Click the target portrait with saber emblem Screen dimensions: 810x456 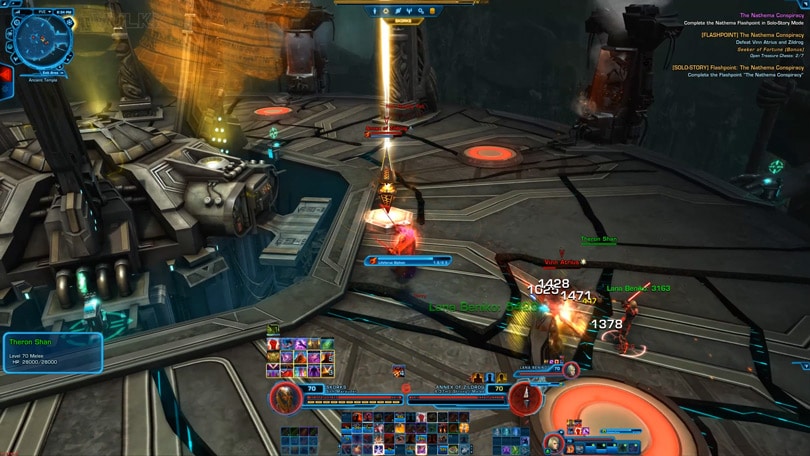click(x=525, y=398)
